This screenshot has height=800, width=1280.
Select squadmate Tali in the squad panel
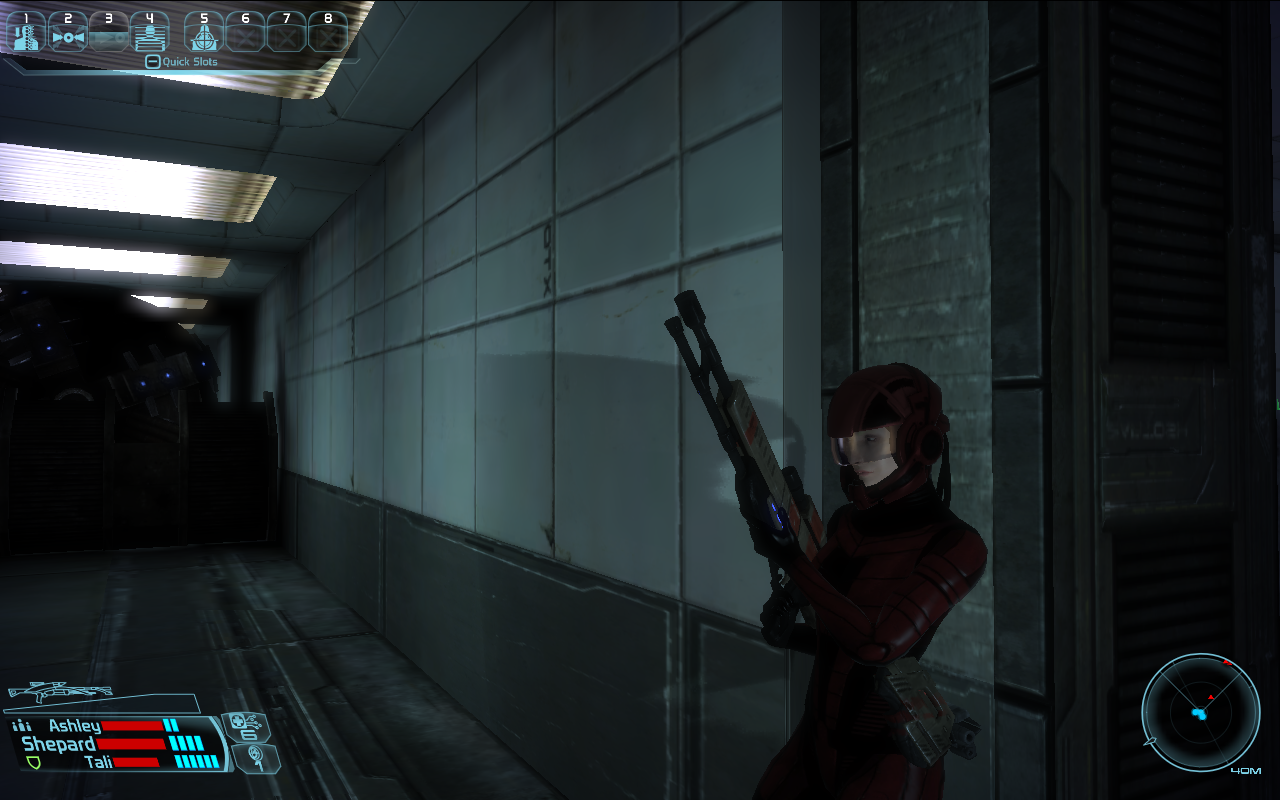point(98,762)
